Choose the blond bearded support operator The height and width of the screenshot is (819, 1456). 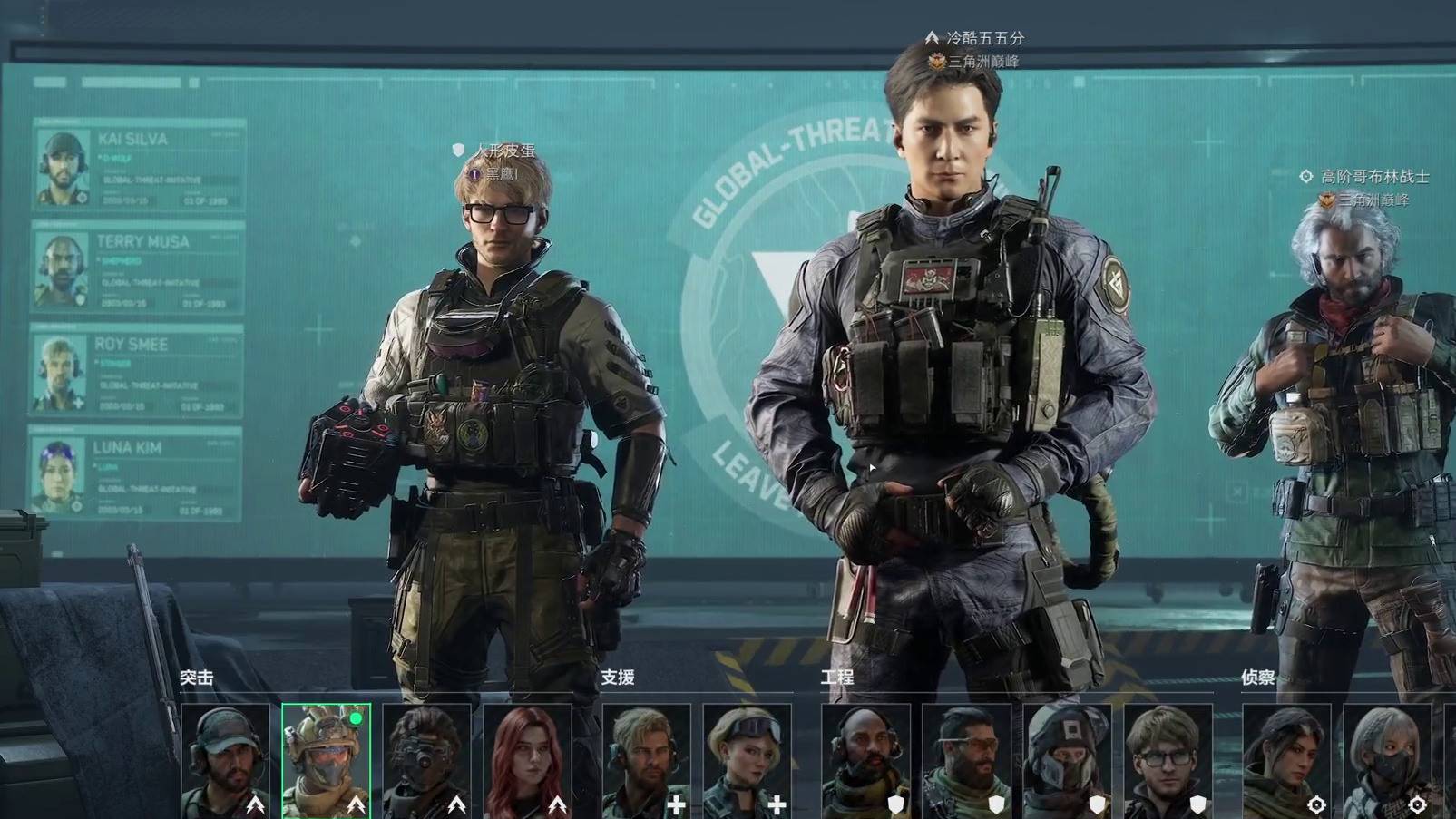pyautogui.click(x=647, y=760)
